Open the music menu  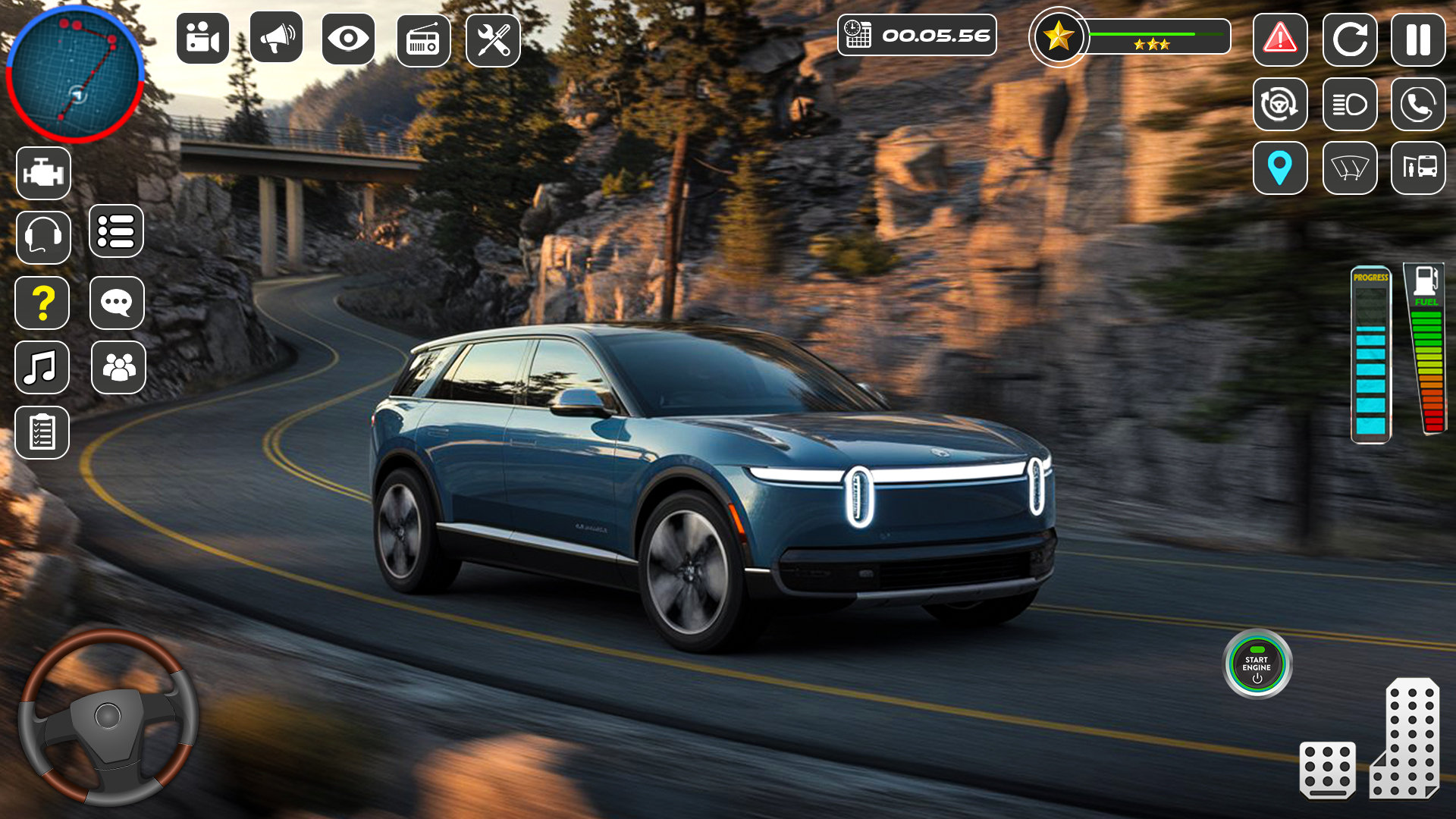tap(42, 368)
